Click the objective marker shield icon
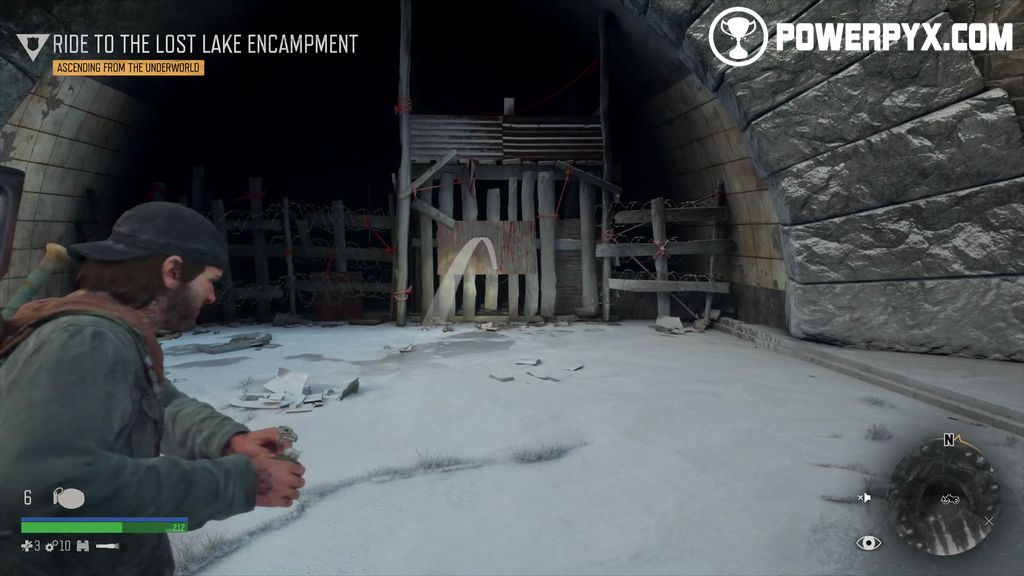Image resolution: width=1024 pixels, height=576 pixels. pyautogui.click(x=33, y=46)
